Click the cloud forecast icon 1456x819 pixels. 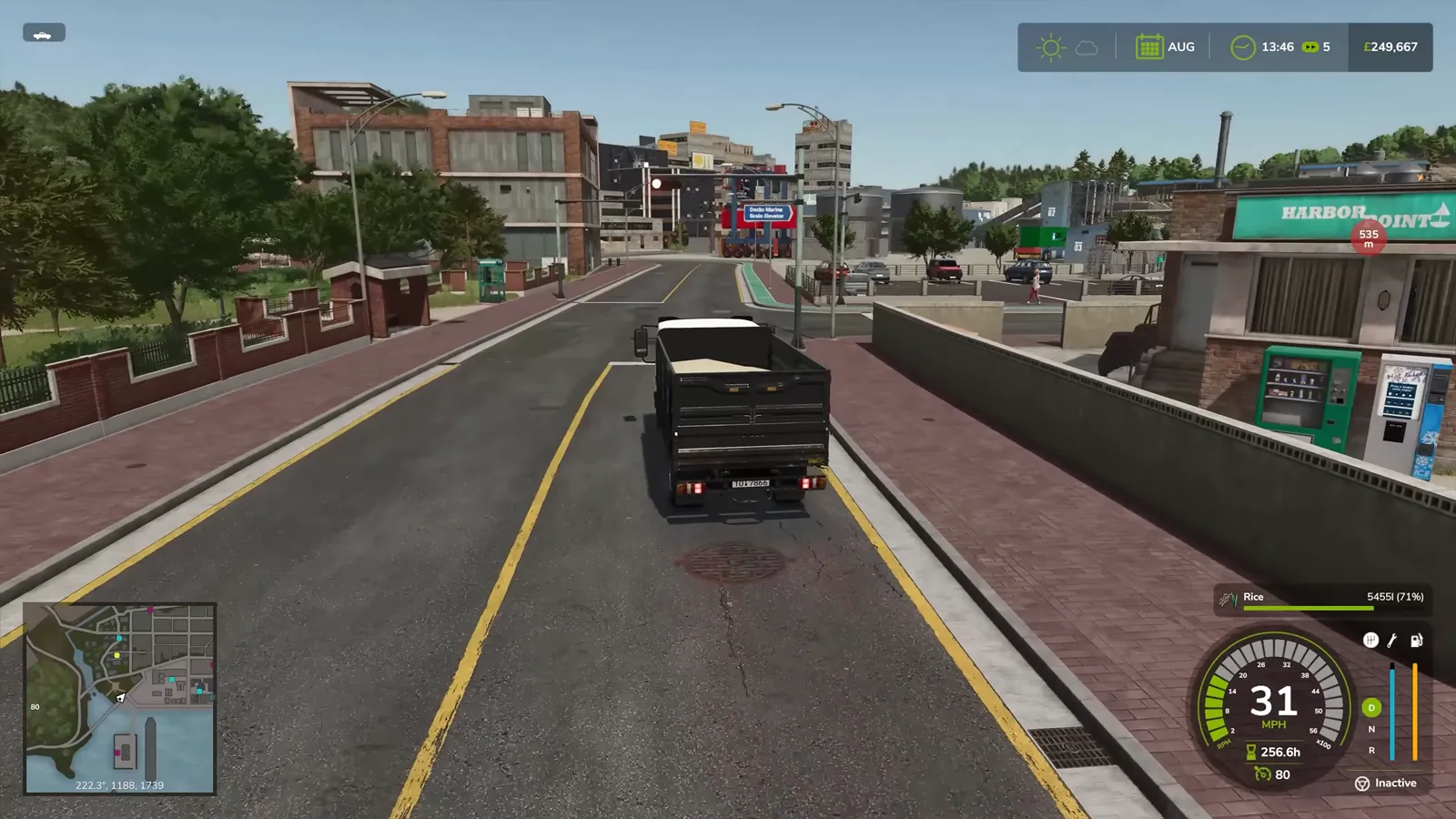(x=1087, y=47)
